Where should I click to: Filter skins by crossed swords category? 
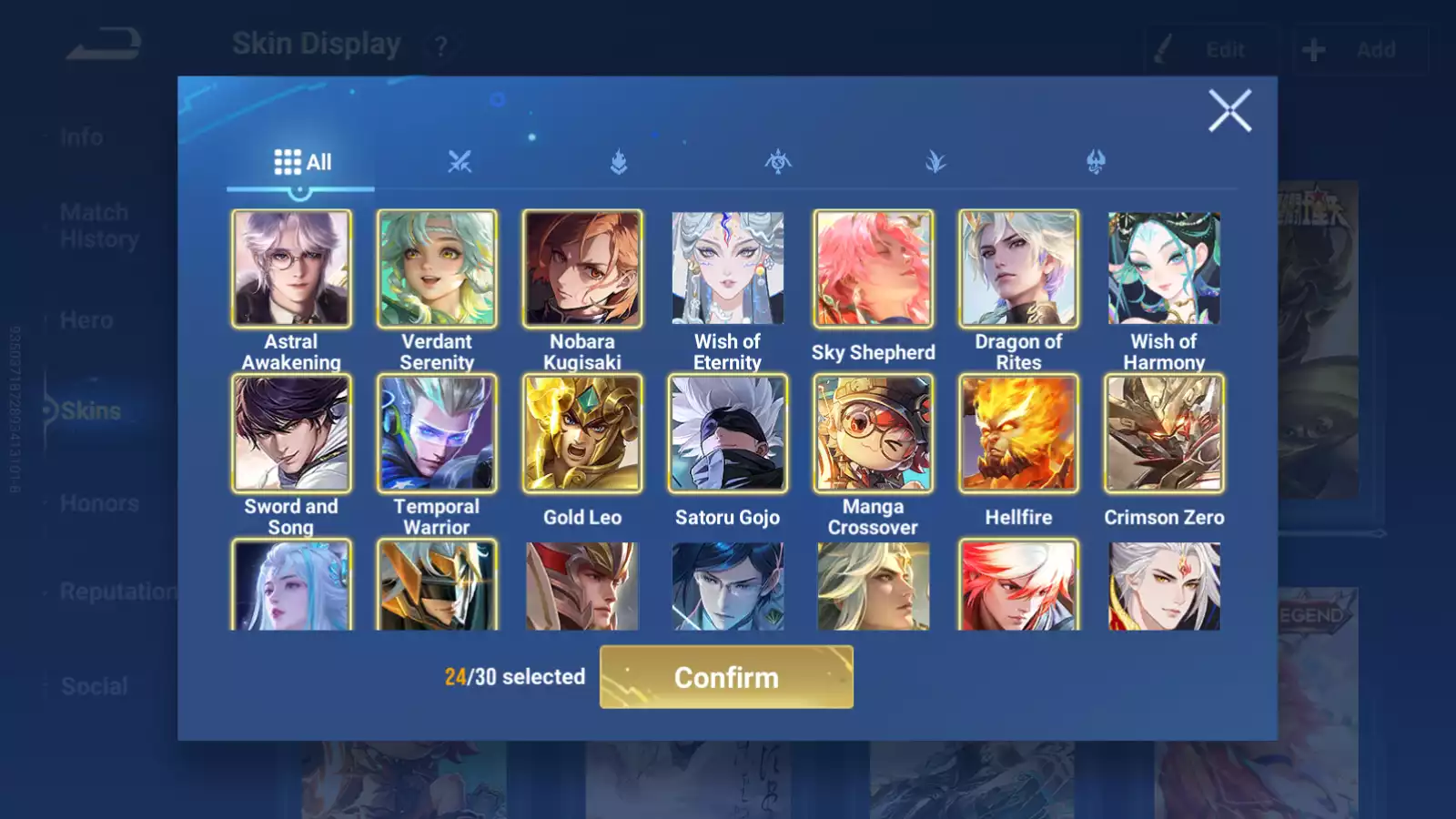(x=460, y=163)
